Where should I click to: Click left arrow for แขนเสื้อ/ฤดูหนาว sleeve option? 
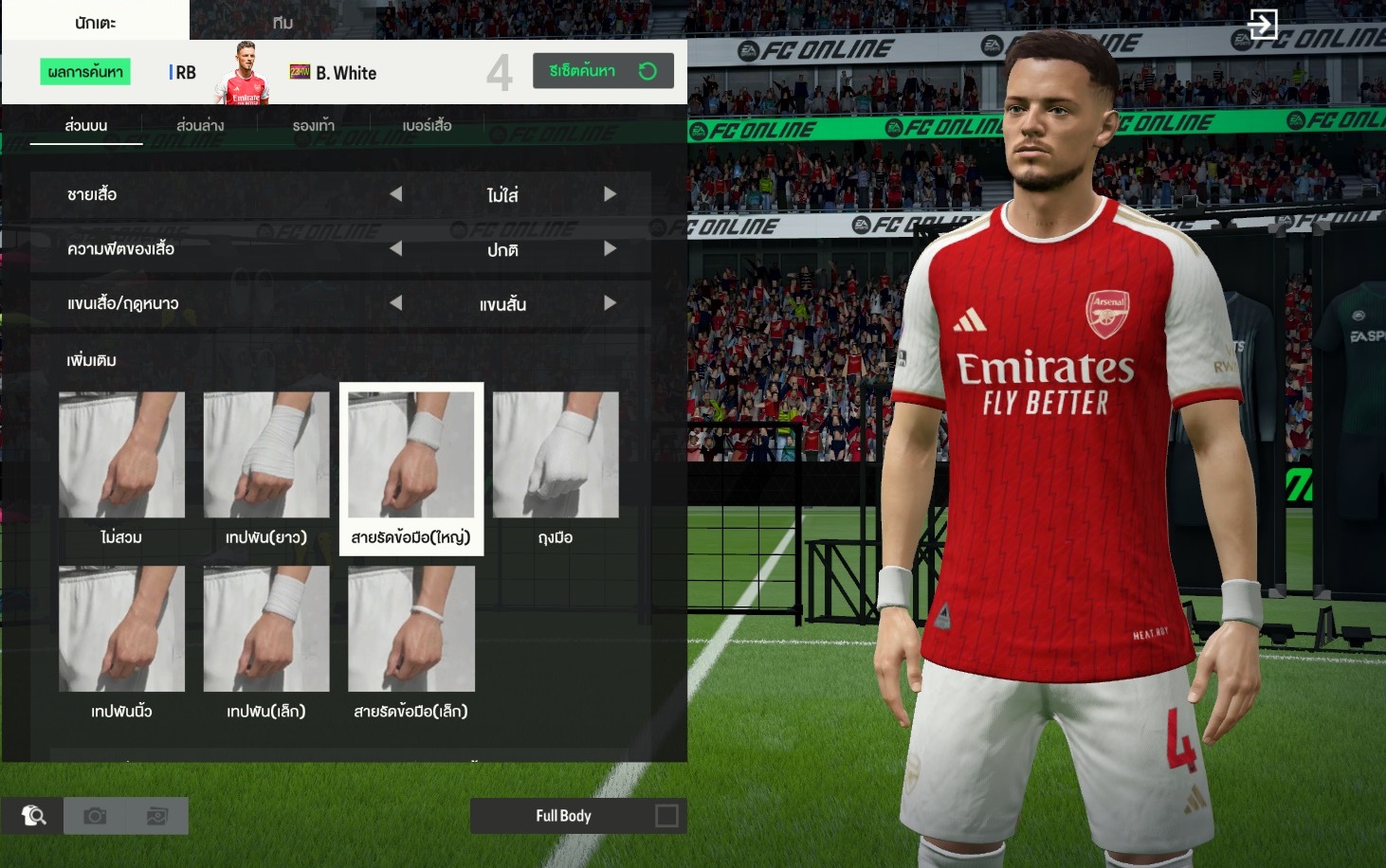pyautogui.click(x=396, y=303)
